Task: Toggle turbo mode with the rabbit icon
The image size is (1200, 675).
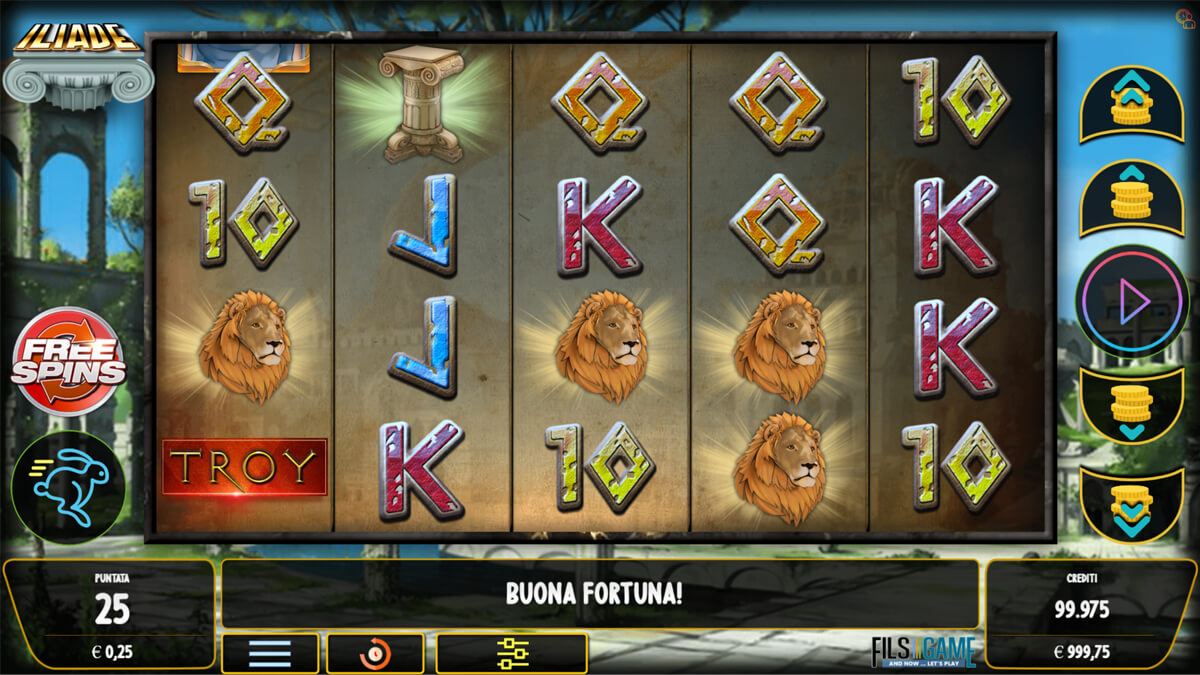Action: (x=68, y=487)
